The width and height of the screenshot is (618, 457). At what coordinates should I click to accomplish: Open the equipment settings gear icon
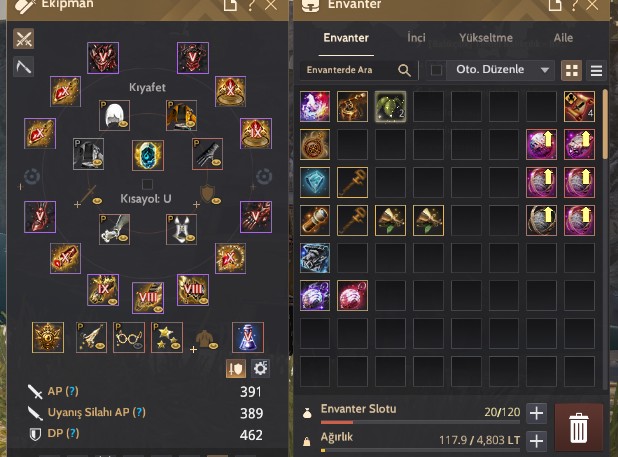click(x=261, y=369)
